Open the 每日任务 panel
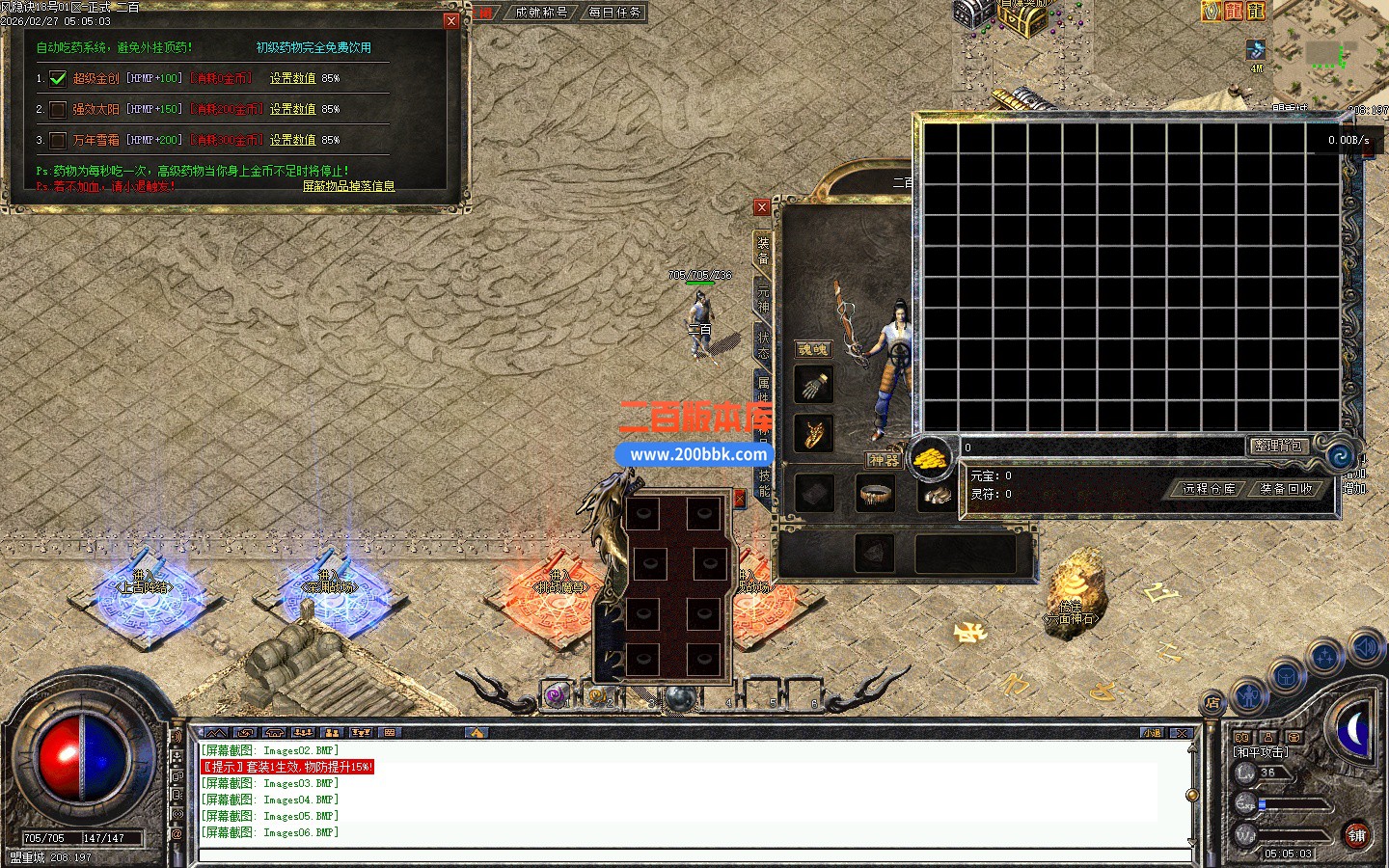Image resolution: width=1389 pixels, height=868 pixels. (x=614, y=13)
